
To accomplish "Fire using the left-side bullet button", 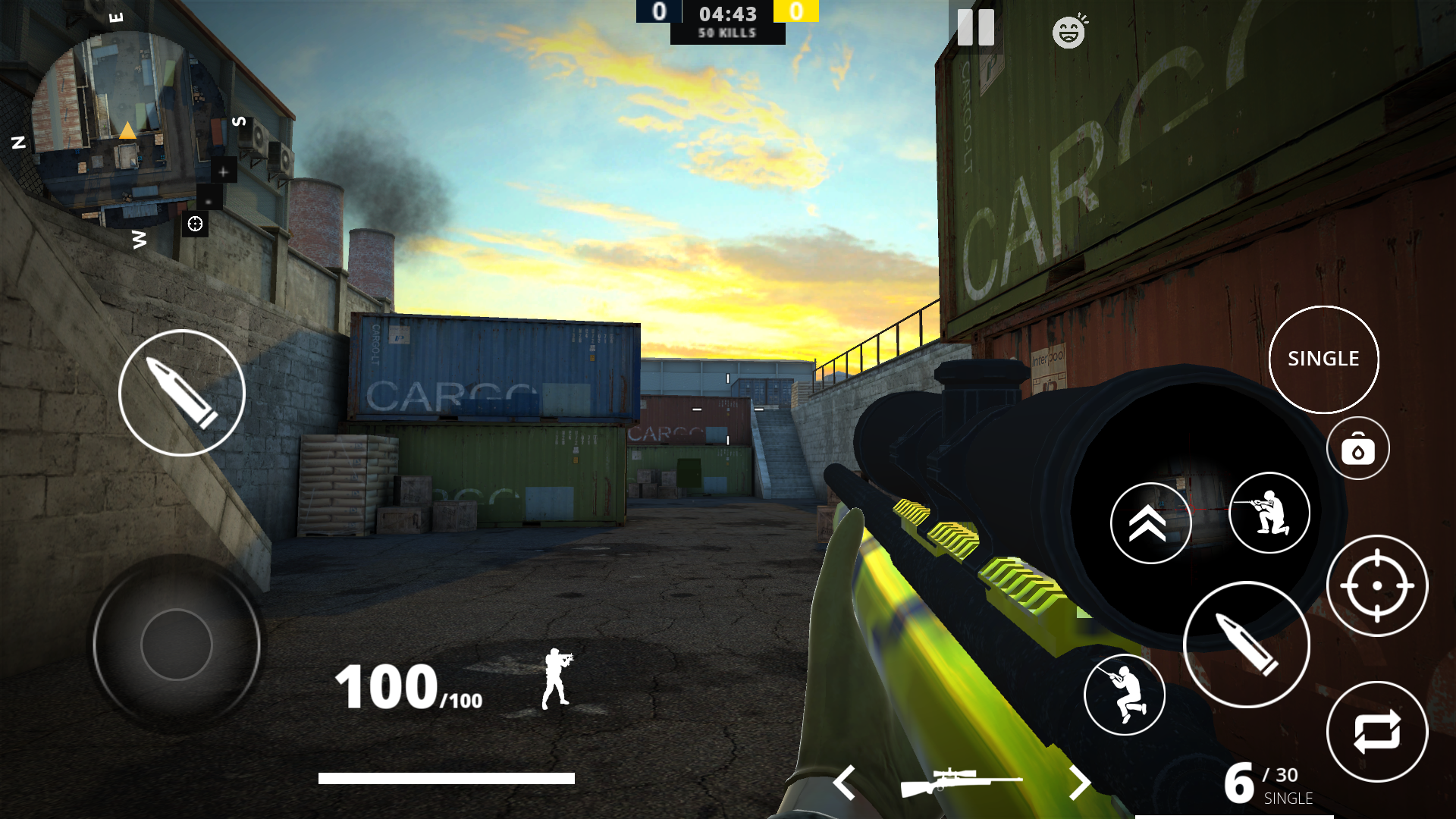I will click(x=182, y=393).
